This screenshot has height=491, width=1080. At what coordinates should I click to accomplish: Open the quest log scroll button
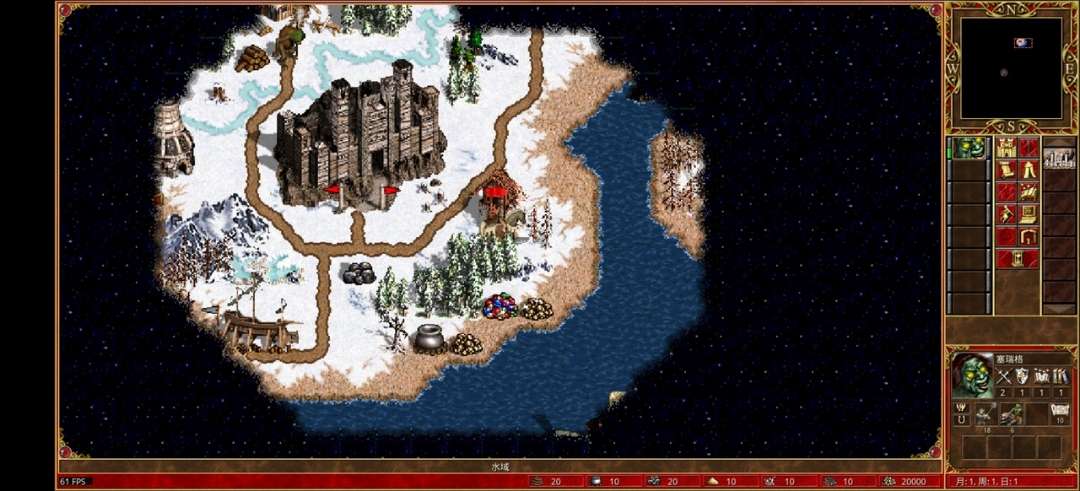click(1006, 170)
